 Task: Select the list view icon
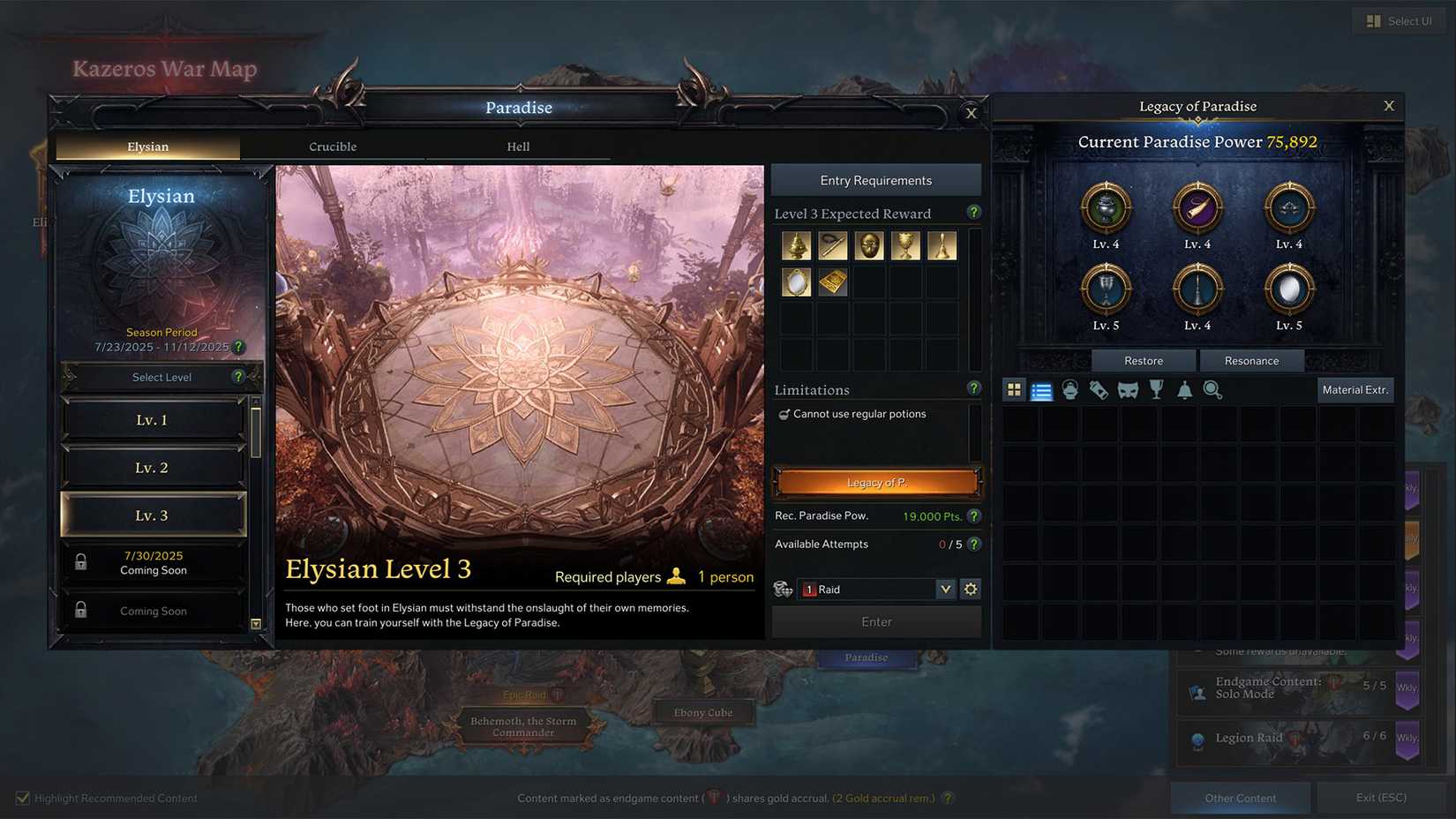coord(1042,389)
